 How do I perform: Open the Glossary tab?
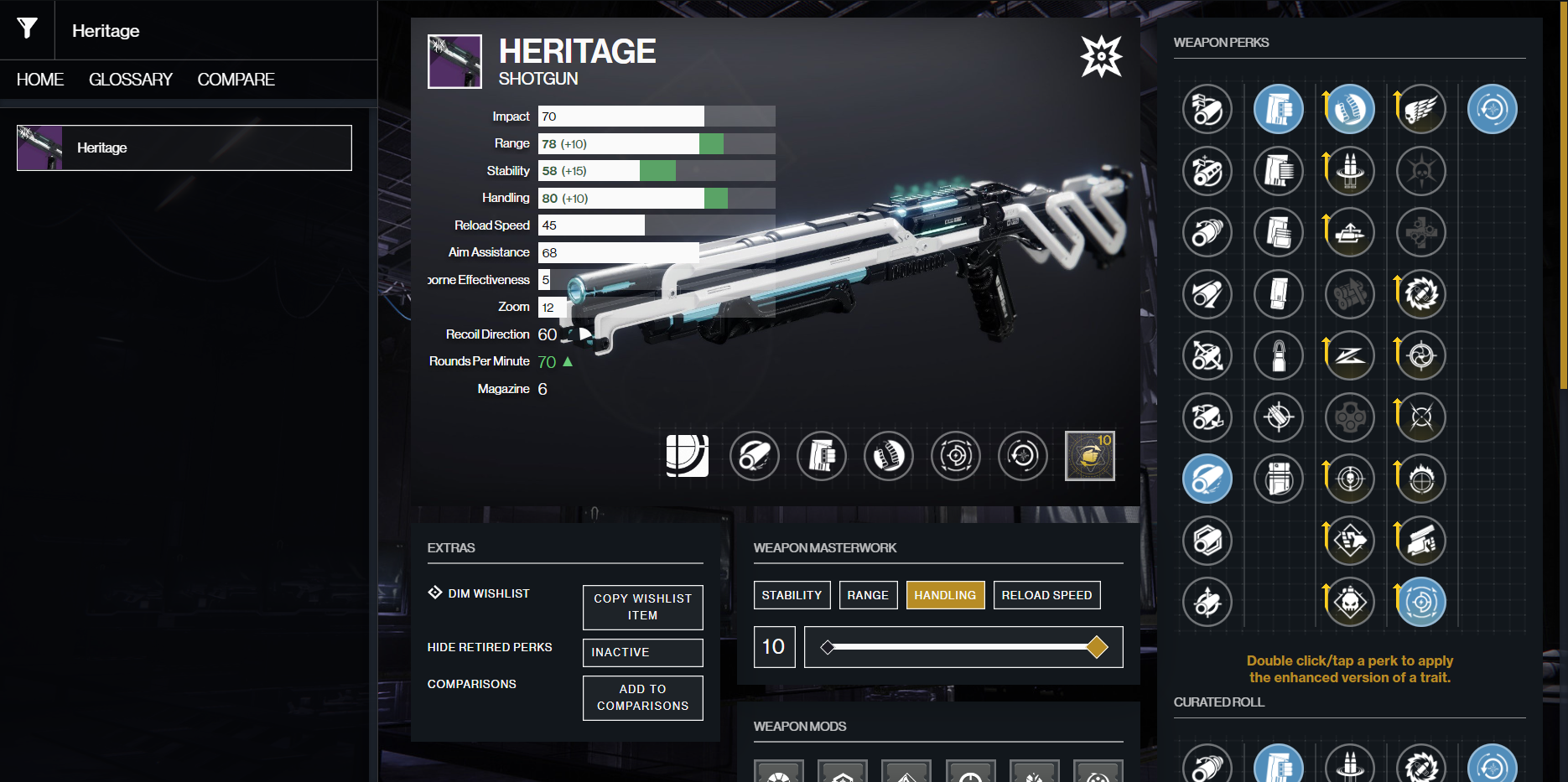[x=130, y=80]
